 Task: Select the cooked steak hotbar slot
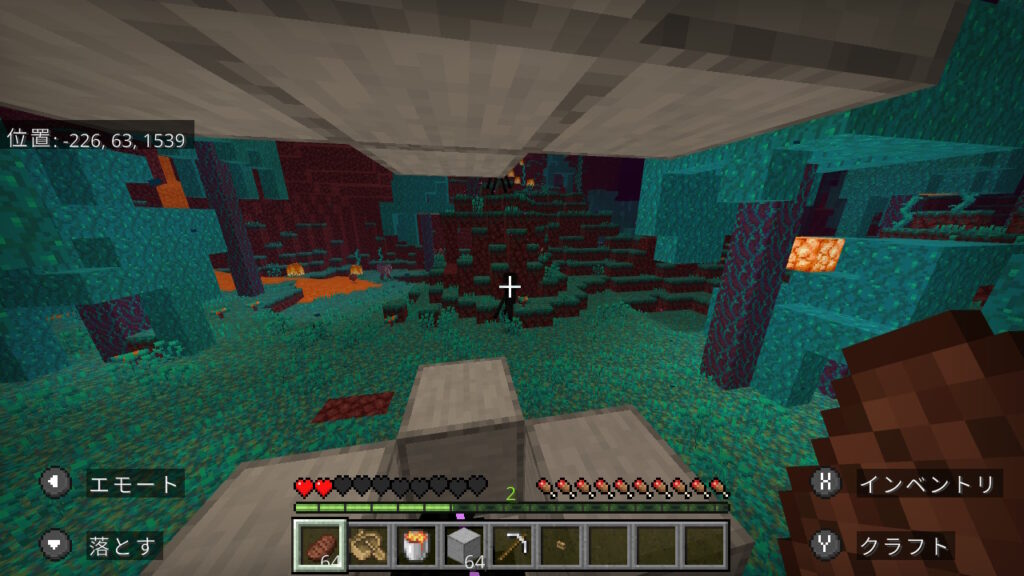(x=320, y=546)
